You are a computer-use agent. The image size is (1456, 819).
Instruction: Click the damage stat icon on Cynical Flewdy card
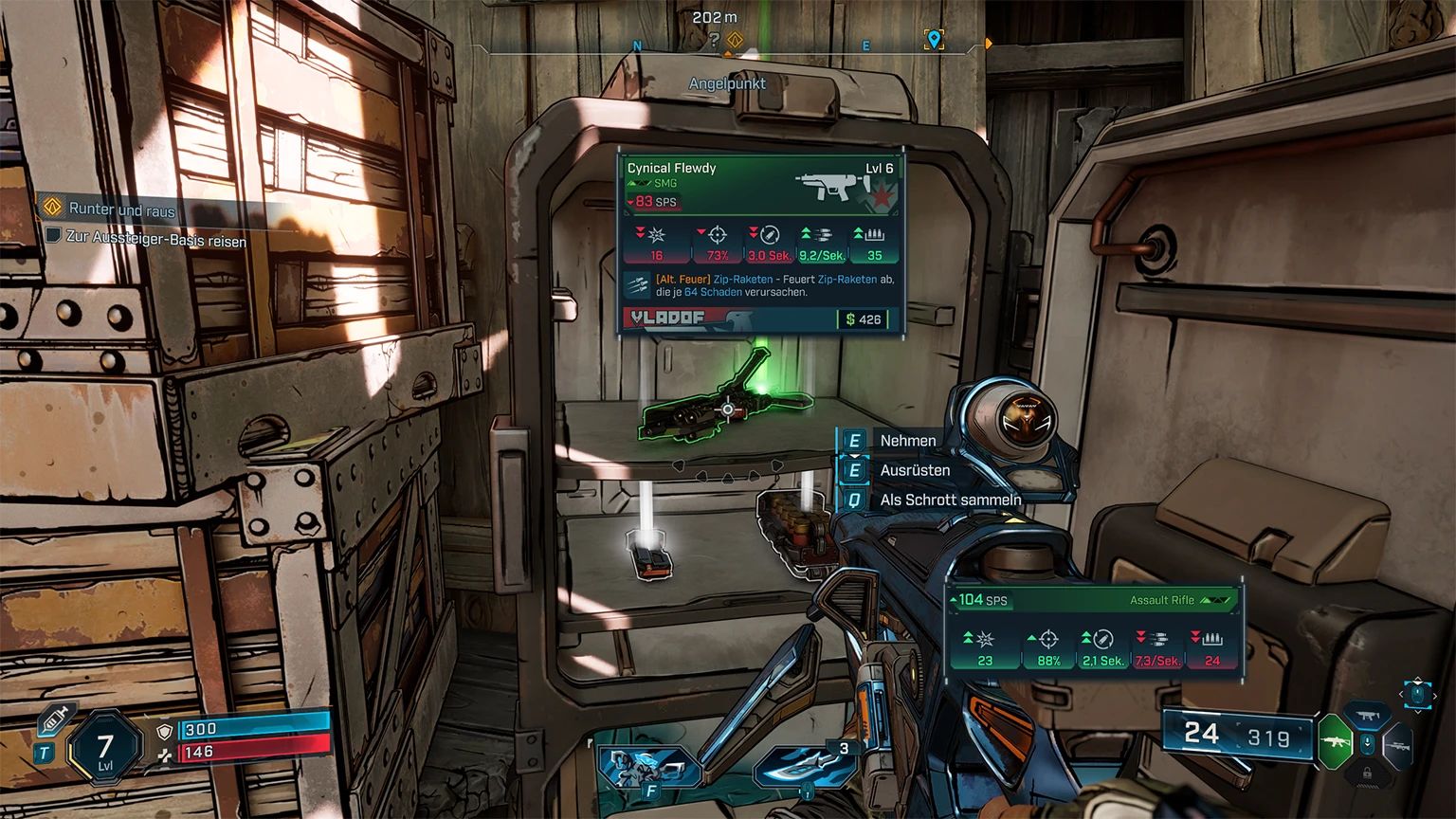tap(656, 236)
